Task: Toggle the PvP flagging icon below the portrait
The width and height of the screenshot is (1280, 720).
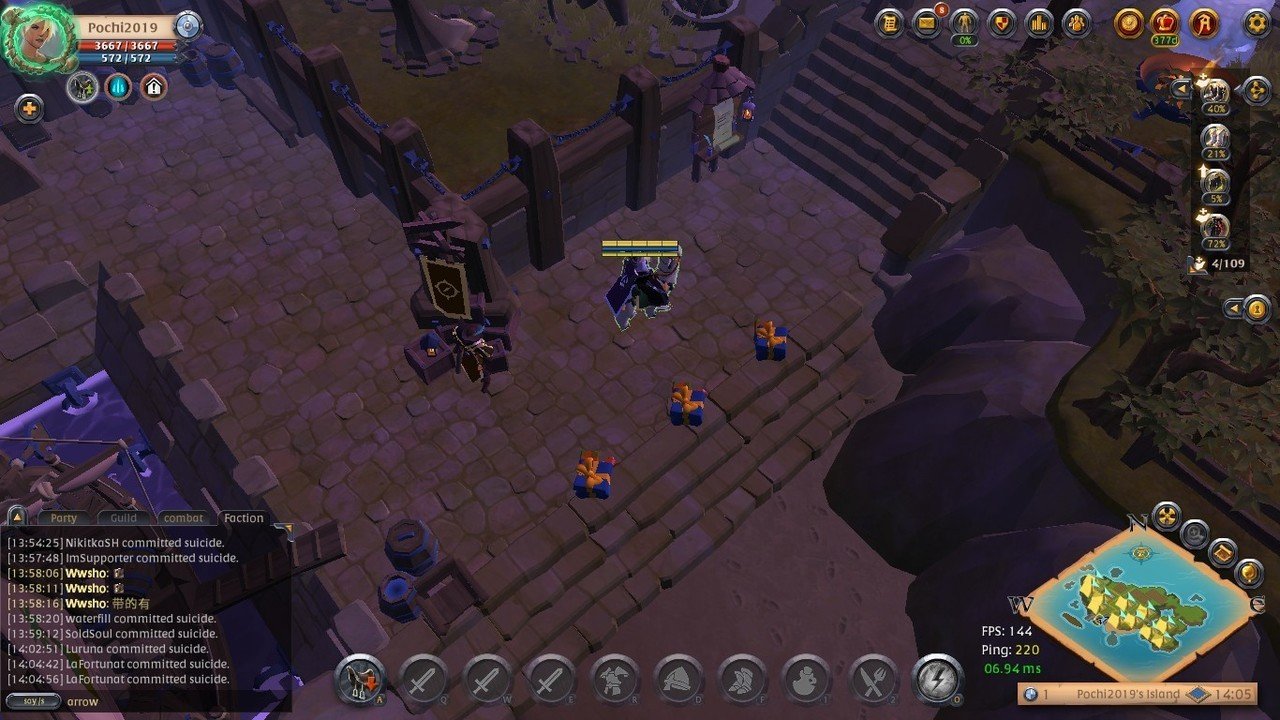Action: click(82, 86)
